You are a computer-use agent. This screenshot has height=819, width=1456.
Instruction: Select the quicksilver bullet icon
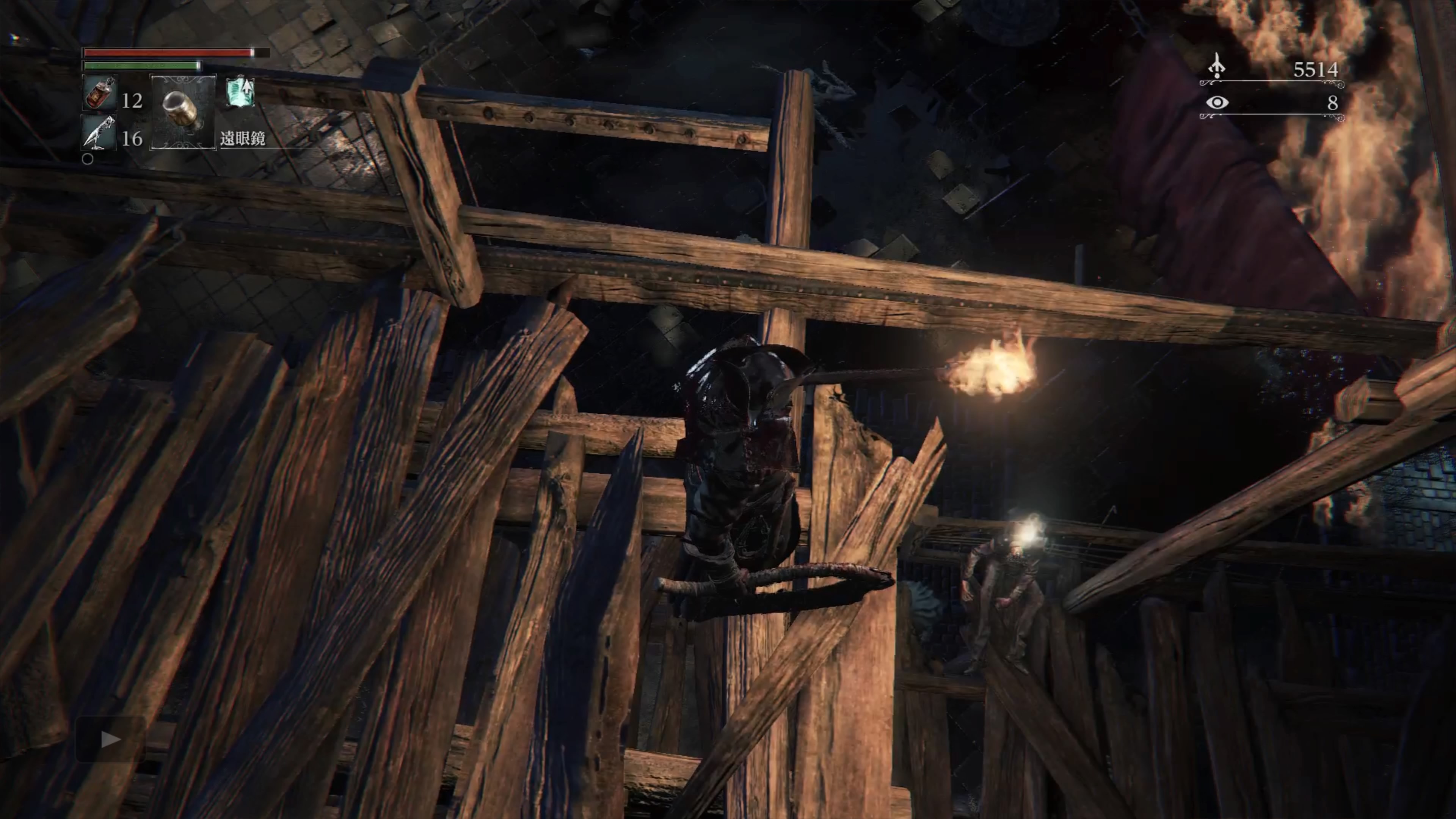click(x=99, y=133)
